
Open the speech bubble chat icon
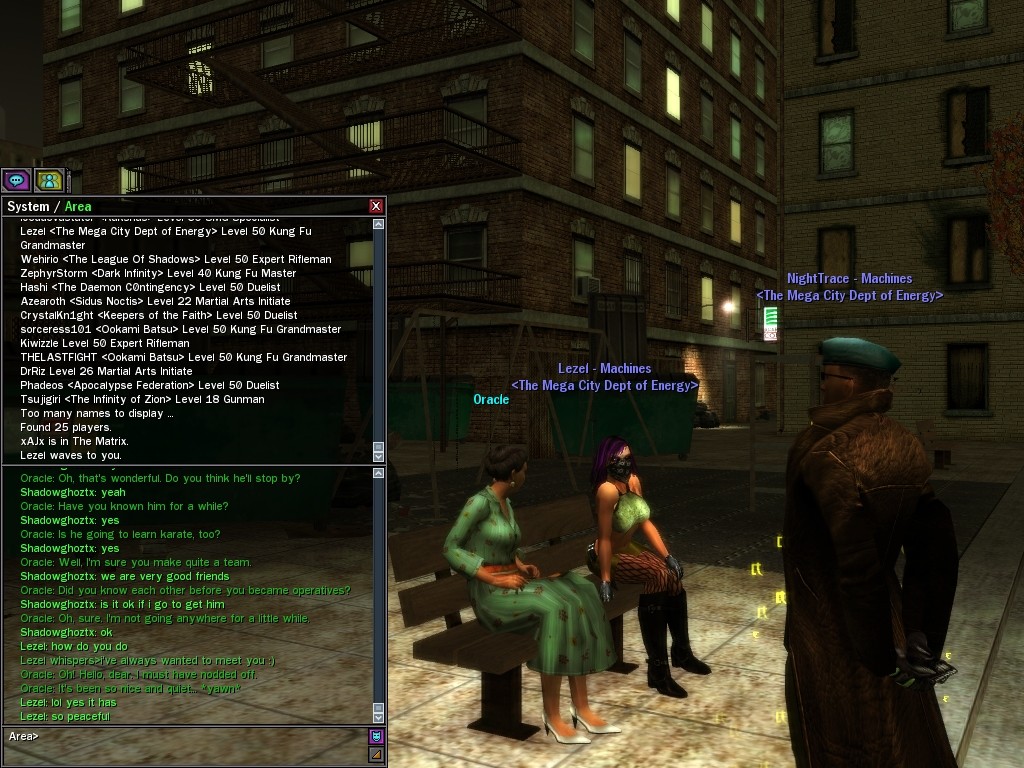[16, 180]
